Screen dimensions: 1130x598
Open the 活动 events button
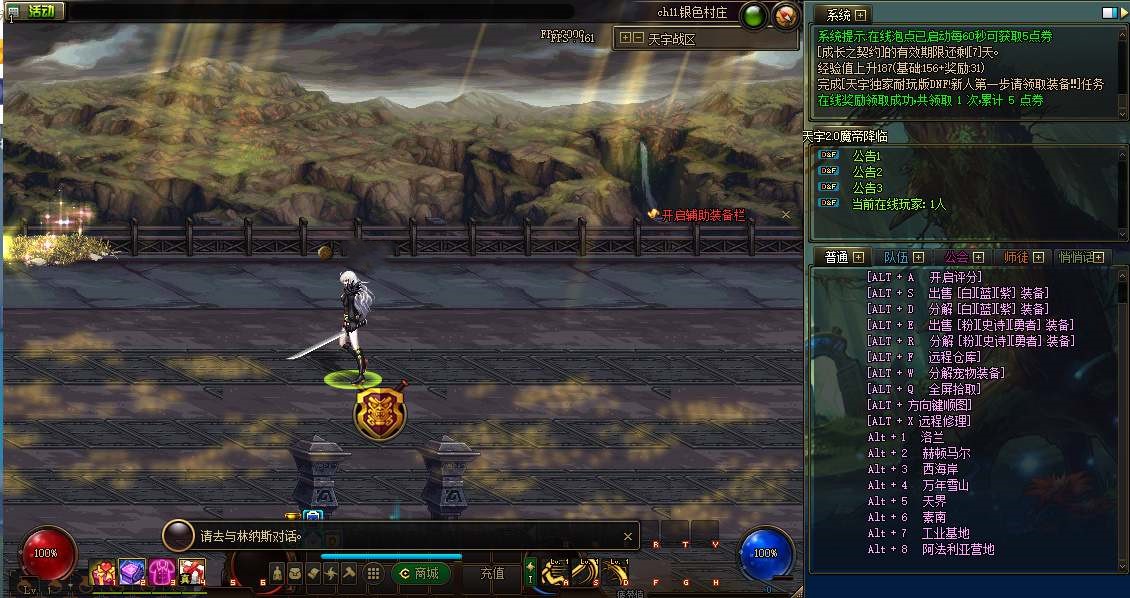tap(34, 12)
